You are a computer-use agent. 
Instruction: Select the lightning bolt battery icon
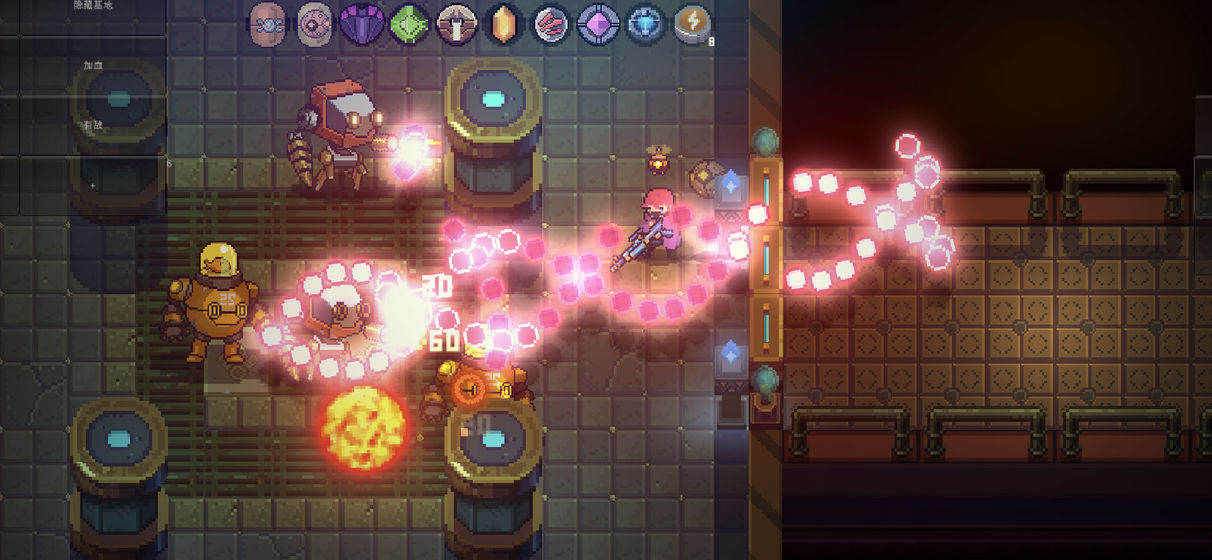[x=692, y=22]
